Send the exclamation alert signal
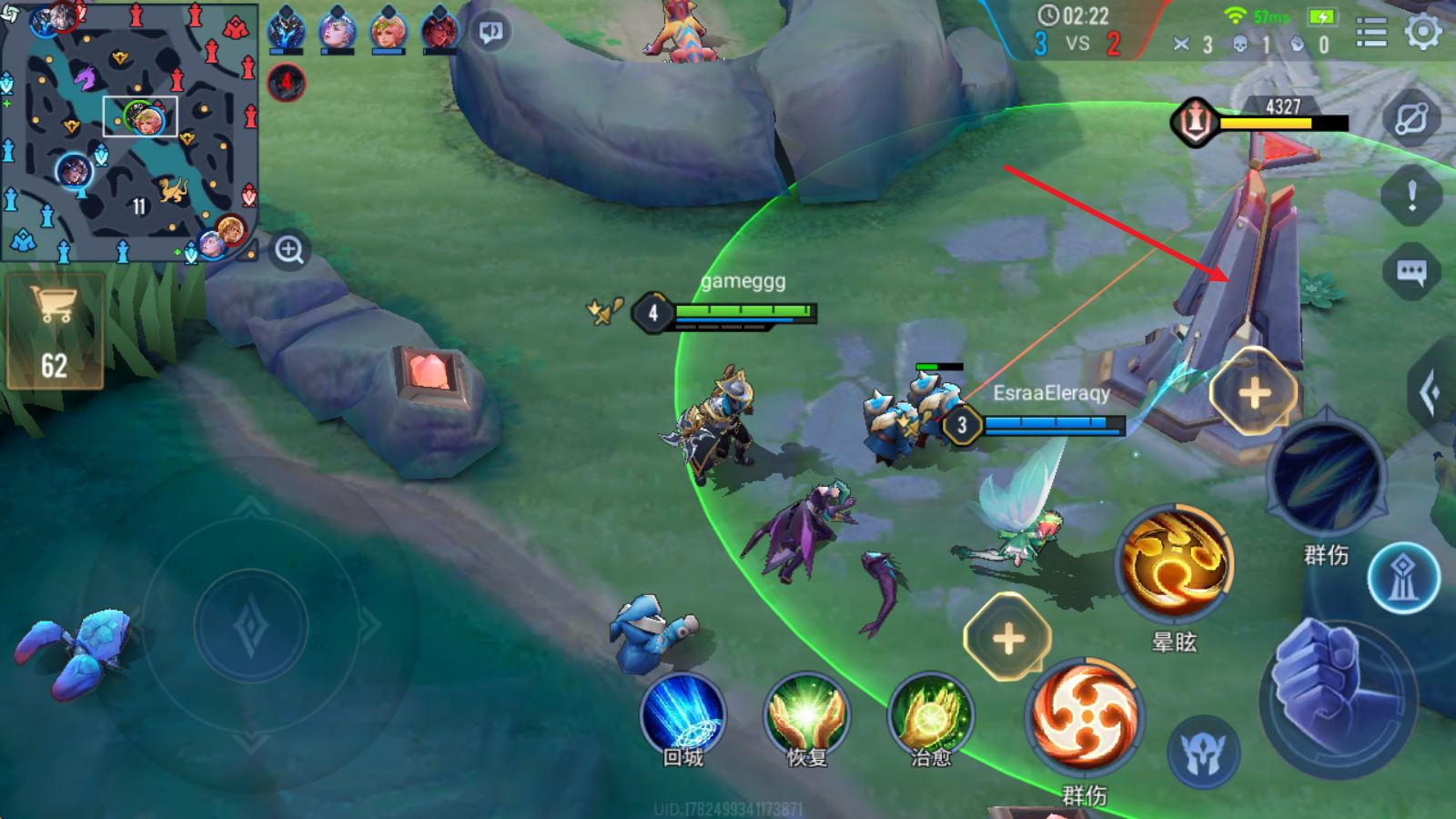The height and width of the screenshot is (819, 1456). tap(1411, 195)
